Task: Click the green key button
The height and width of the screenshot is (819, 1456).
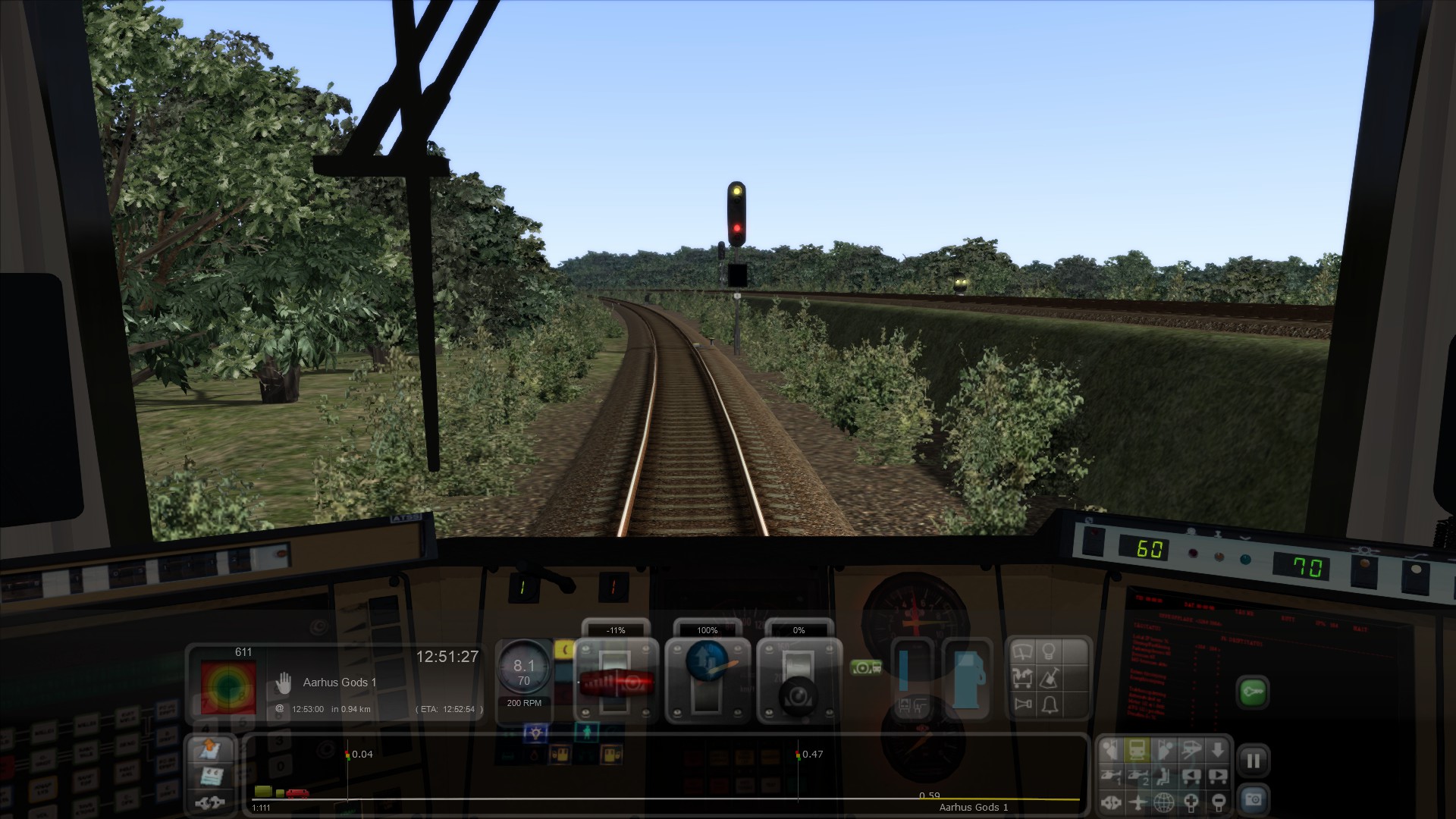Action: pyautogui.click(x=1253, y=692)
